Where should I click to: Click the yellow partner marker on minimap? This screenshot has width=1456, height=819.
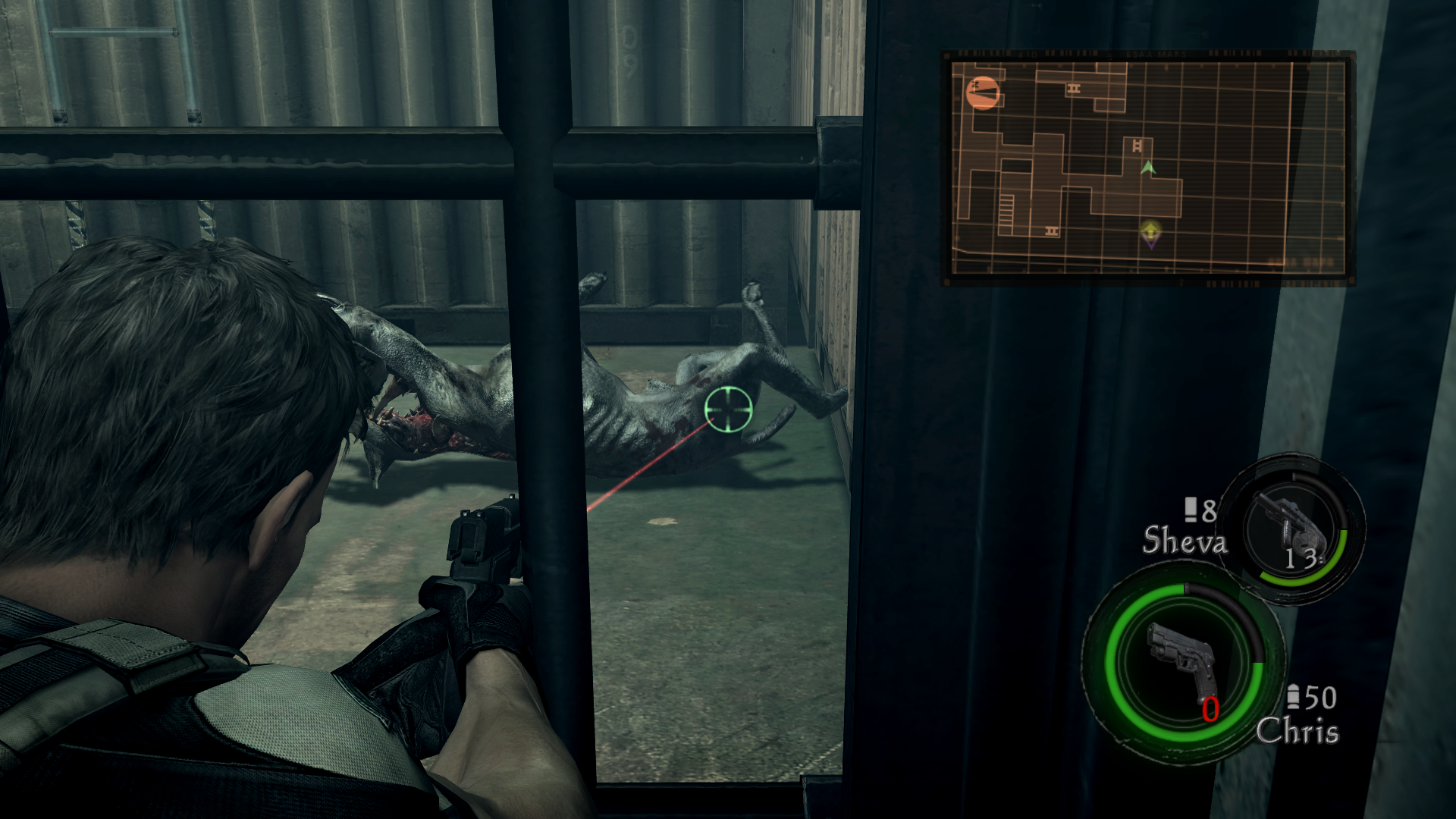(x=1150, y=231)
